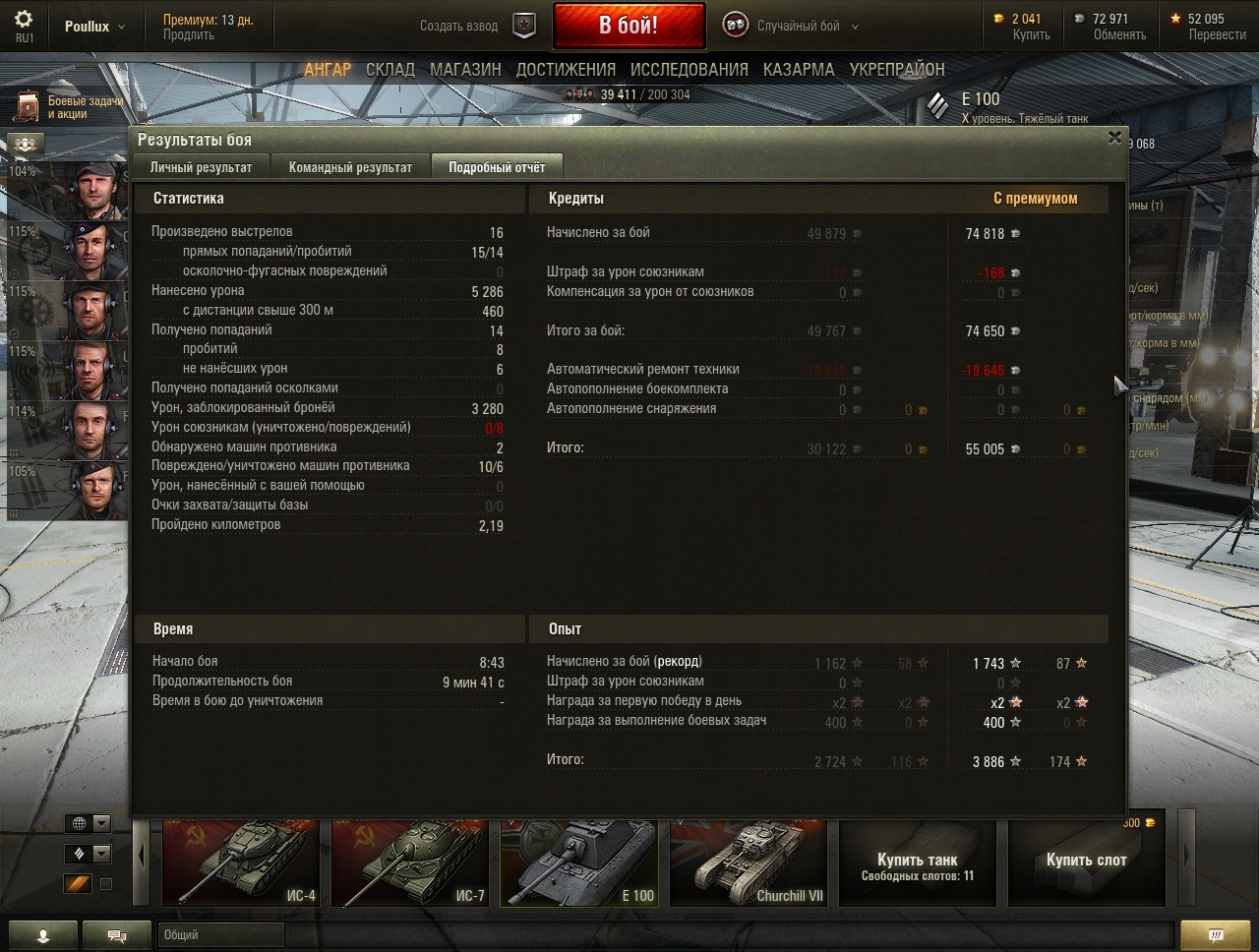Open the settings gear menu
This screenshot has width=1259, height=952.
(x=24, y=20)
